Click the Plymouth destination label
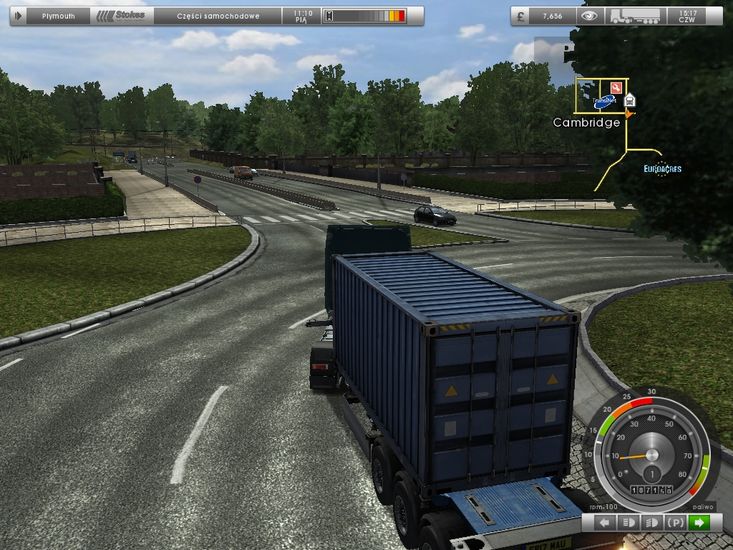Viewport: 733px width, 550px height. 58,16
